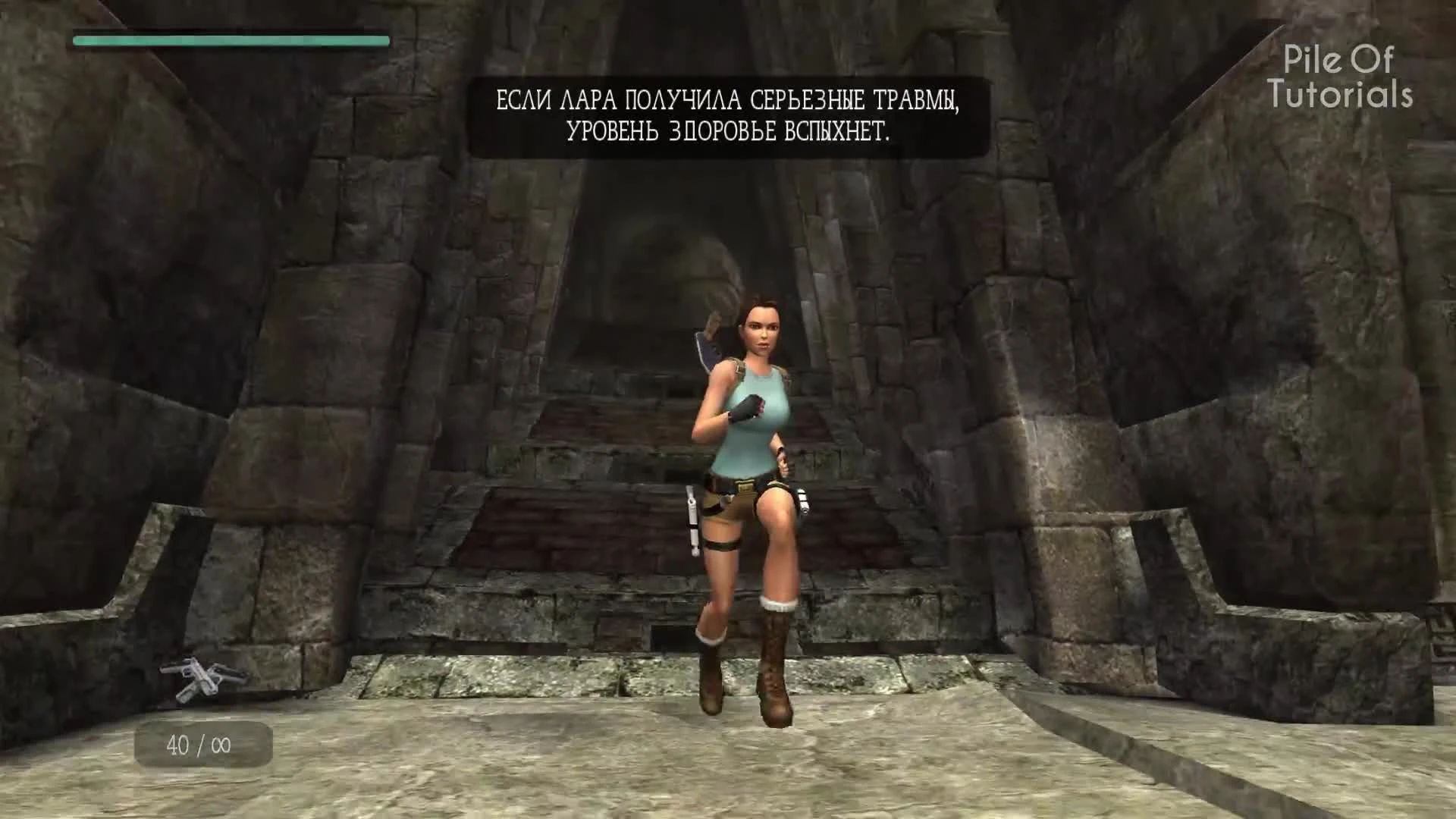1456x819 pixels.
Task: Click the infinity symbol in the ammo display
Action: point(221,743)
